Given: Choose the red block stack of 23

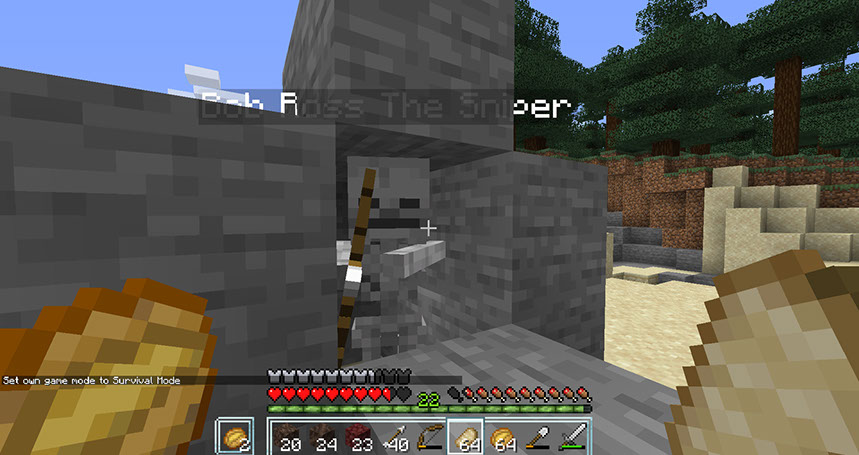Looking at the screenshot, I should pyautogui.click(x=360, y=438).
